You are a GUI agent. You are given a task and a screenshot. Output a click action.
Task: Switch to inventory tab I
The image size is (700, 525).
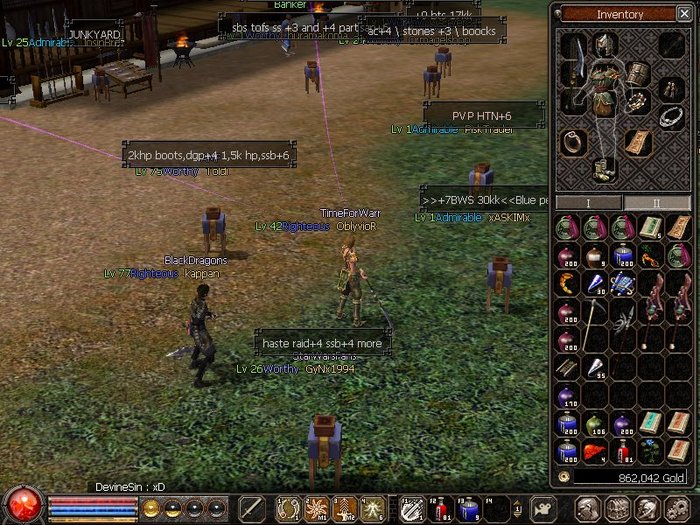coord(588,202)
